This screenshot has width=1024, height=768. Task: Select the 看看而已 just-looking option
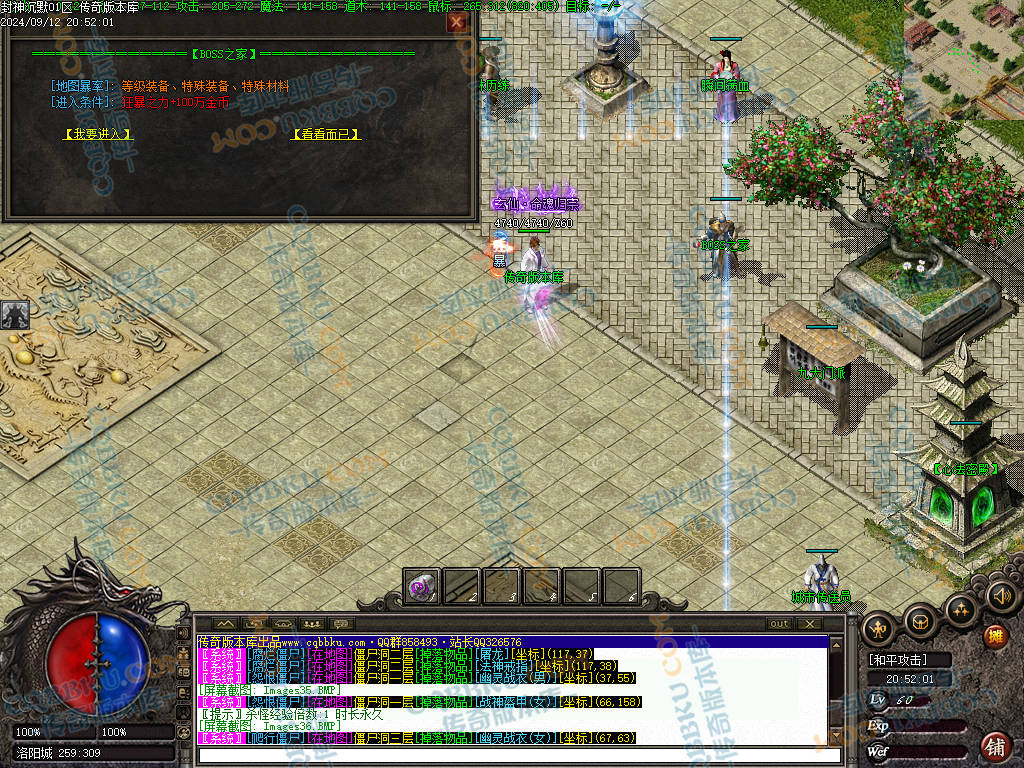pyautogui.click(x=325, y=133)
